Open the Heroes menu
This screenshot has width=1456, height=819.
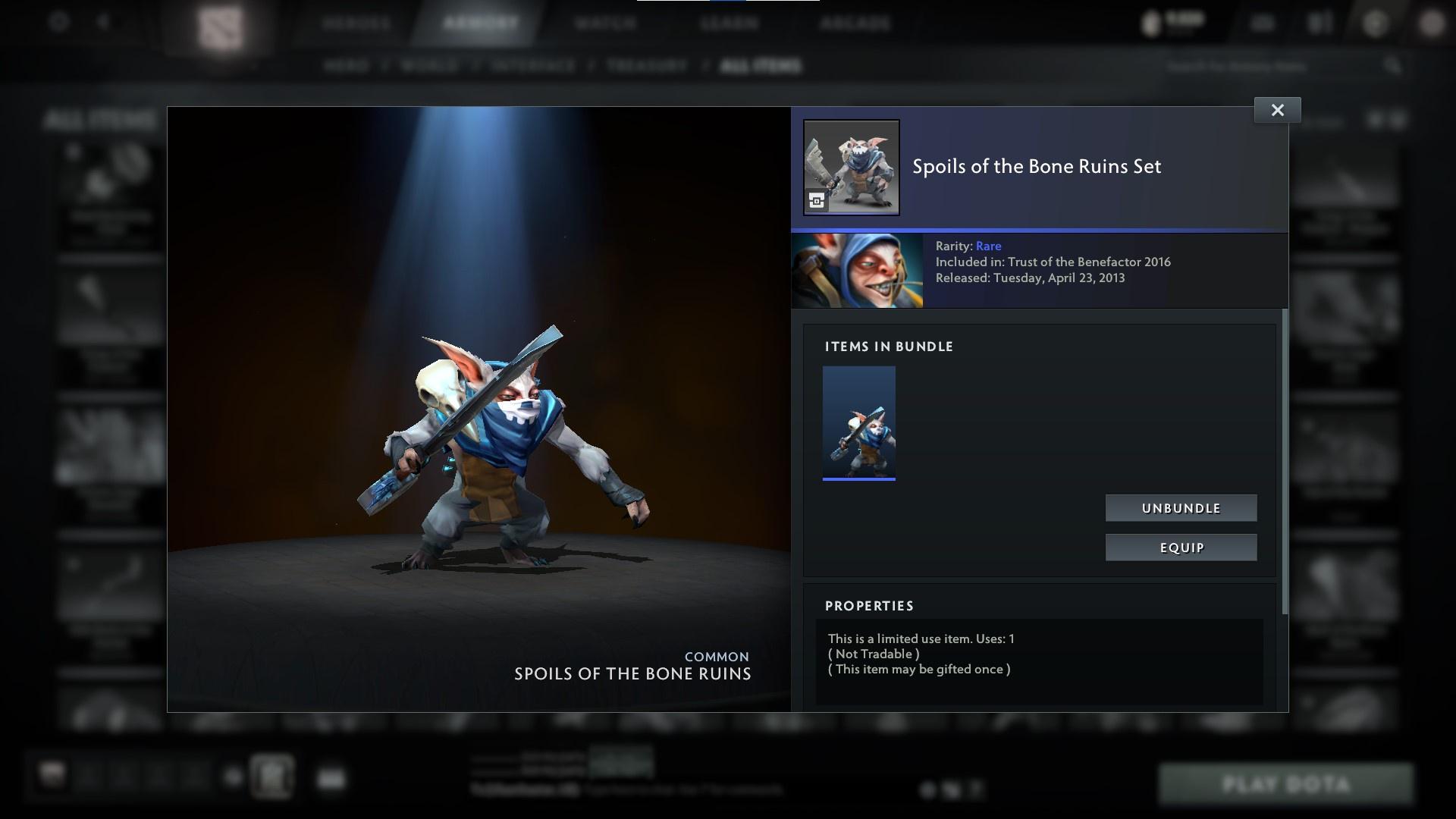(353, 23)
